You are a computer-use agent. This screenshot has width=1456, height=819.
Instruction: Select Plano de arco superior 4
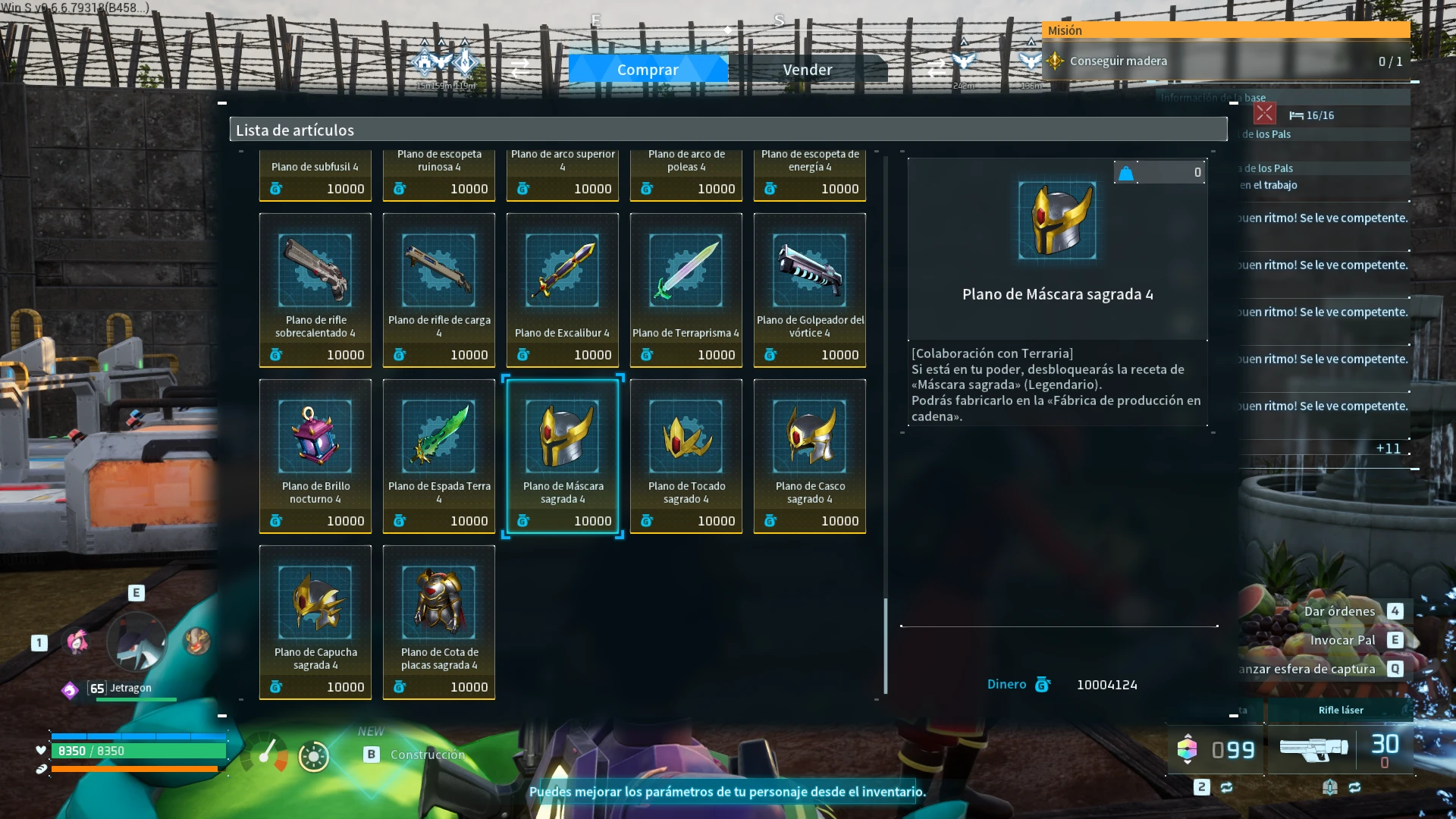tap(563, 176)
